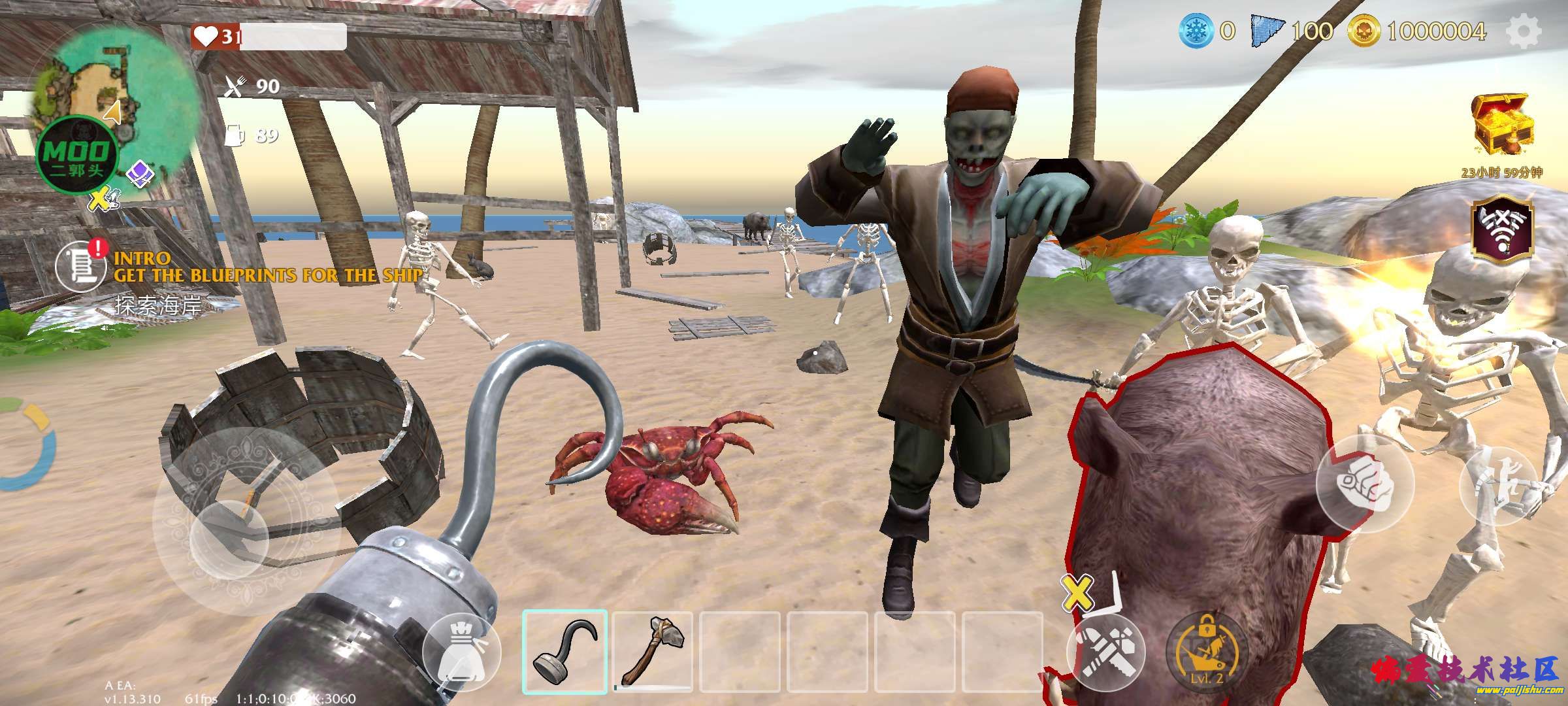Tap the gold skull coin counter
Screen dimensions: 1568x706
[1364, 31]
